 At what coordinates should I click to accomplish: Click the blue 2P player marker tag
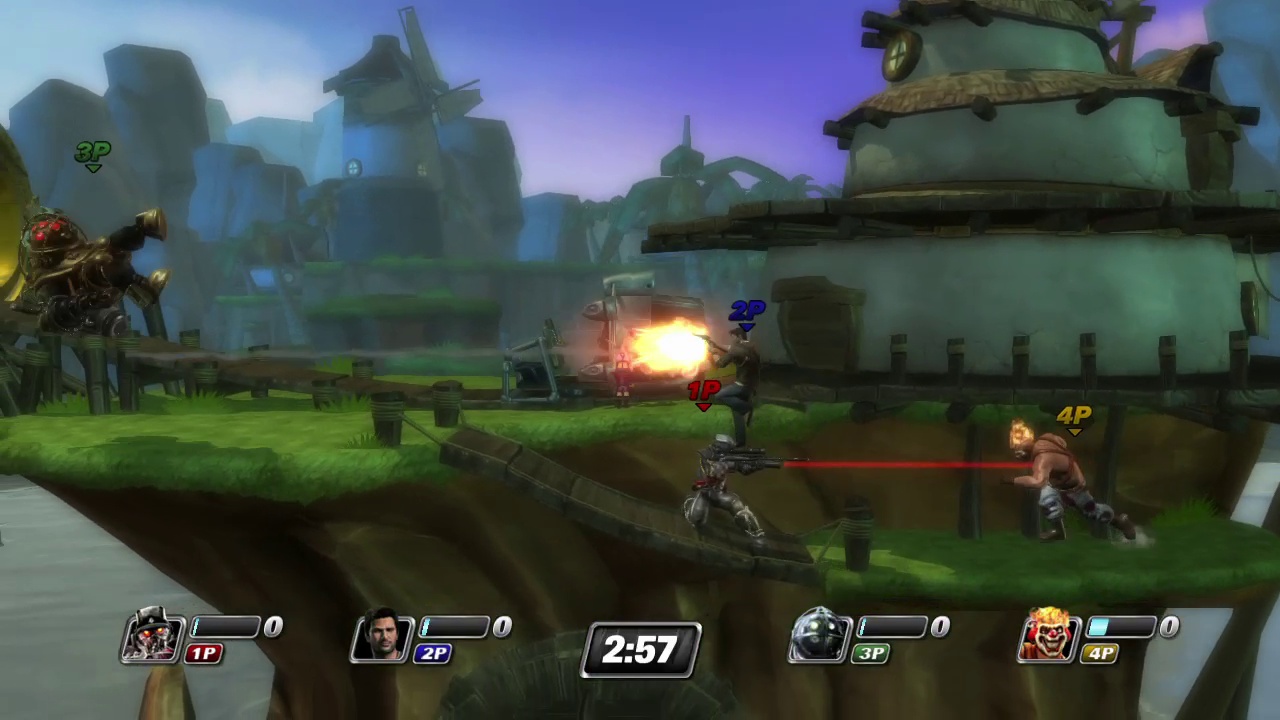748,311
